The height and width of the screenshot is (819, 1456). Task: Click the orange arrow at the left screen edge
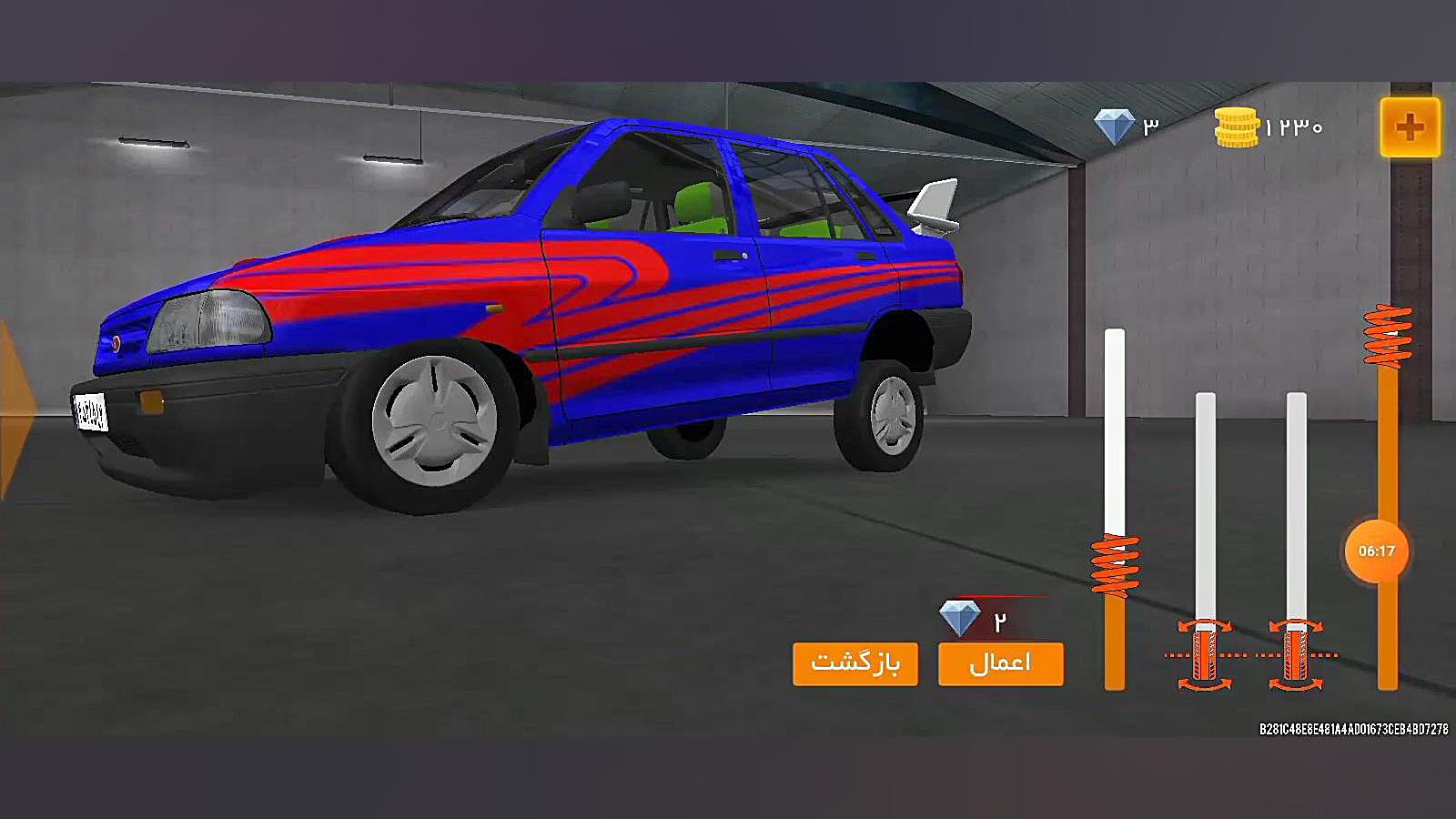[14, 409]
